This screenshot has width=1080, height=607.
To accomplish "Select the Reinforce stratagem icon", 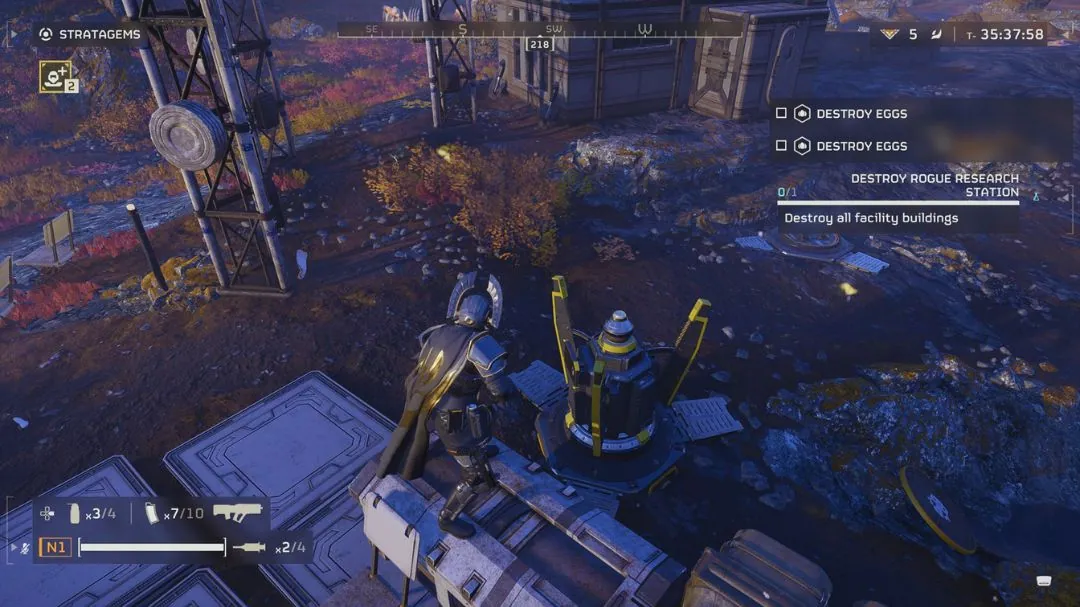I will point(55,75).
